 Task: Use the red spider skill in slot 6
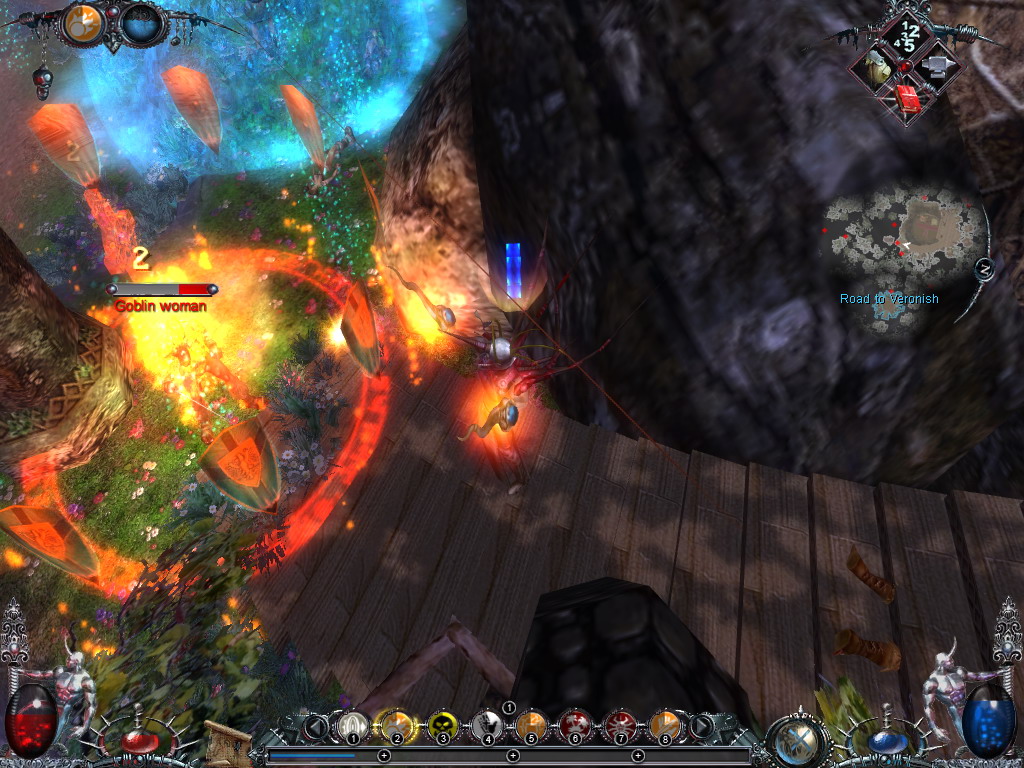pyautogui.click(x=575, y=724)
